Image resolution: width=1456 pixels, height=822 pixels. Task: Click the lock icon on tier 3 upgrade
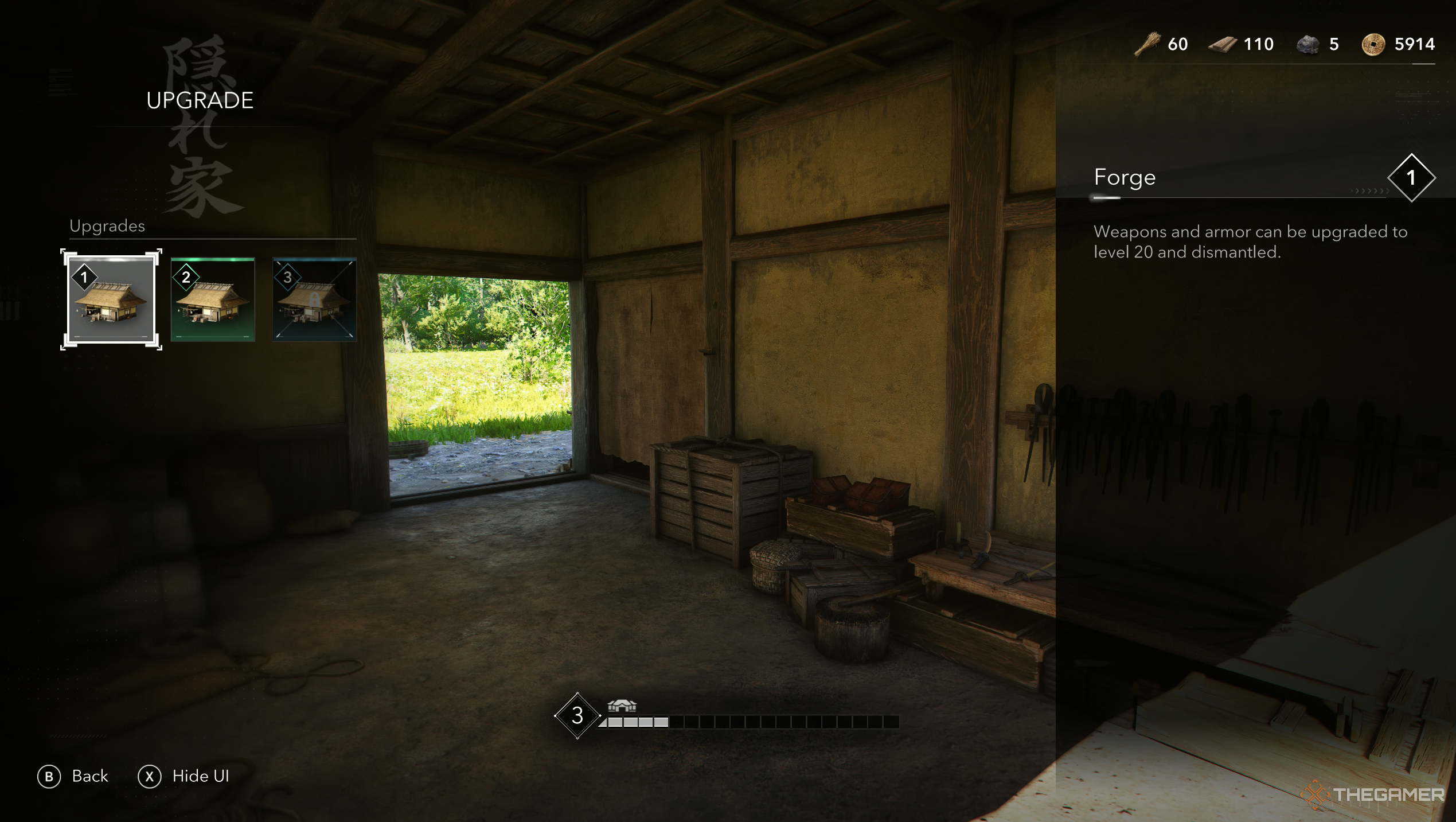pyautogui.click(x=314, y=299)
